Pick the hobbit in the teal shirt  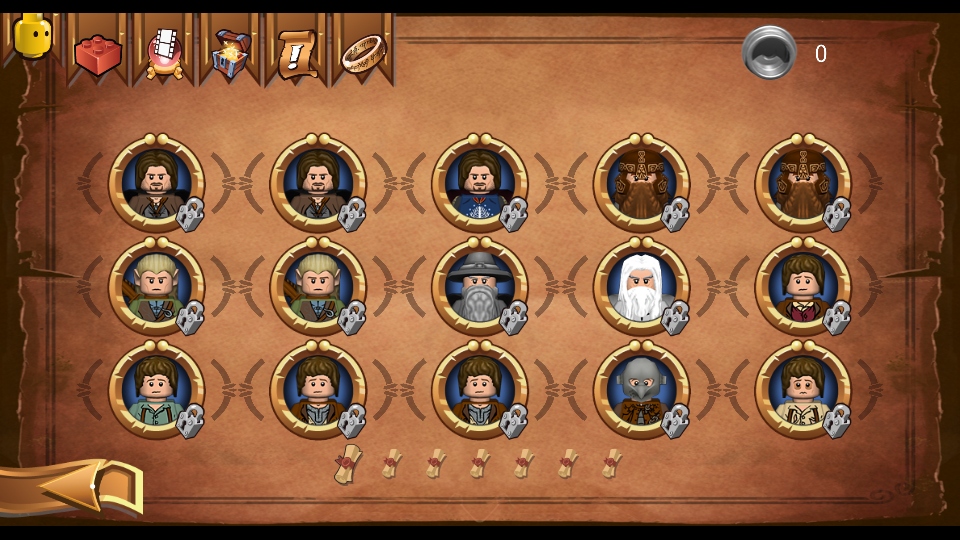coord(156,390)
